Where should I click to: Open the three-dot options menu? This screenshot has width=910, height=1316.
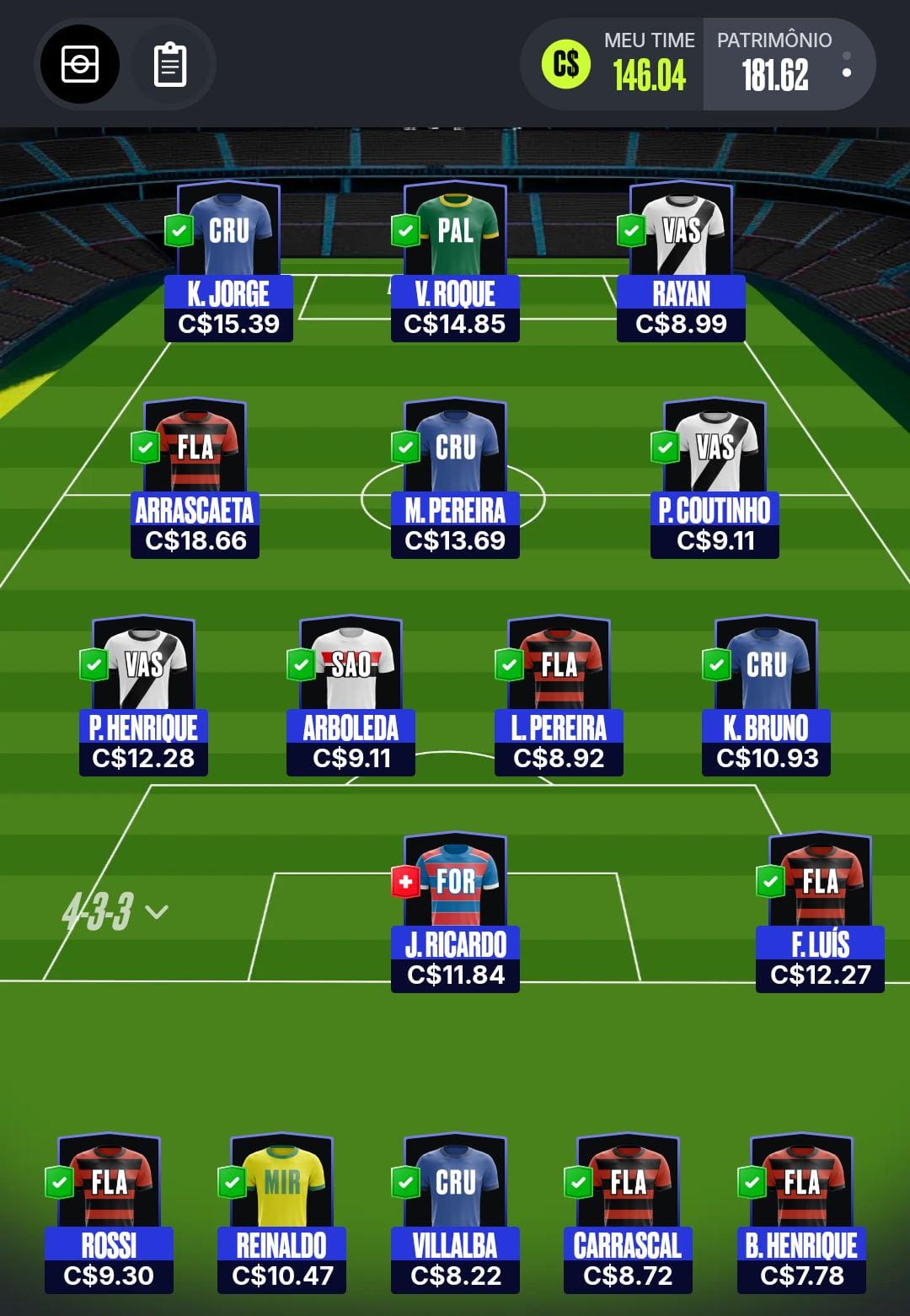click(846, 65)
